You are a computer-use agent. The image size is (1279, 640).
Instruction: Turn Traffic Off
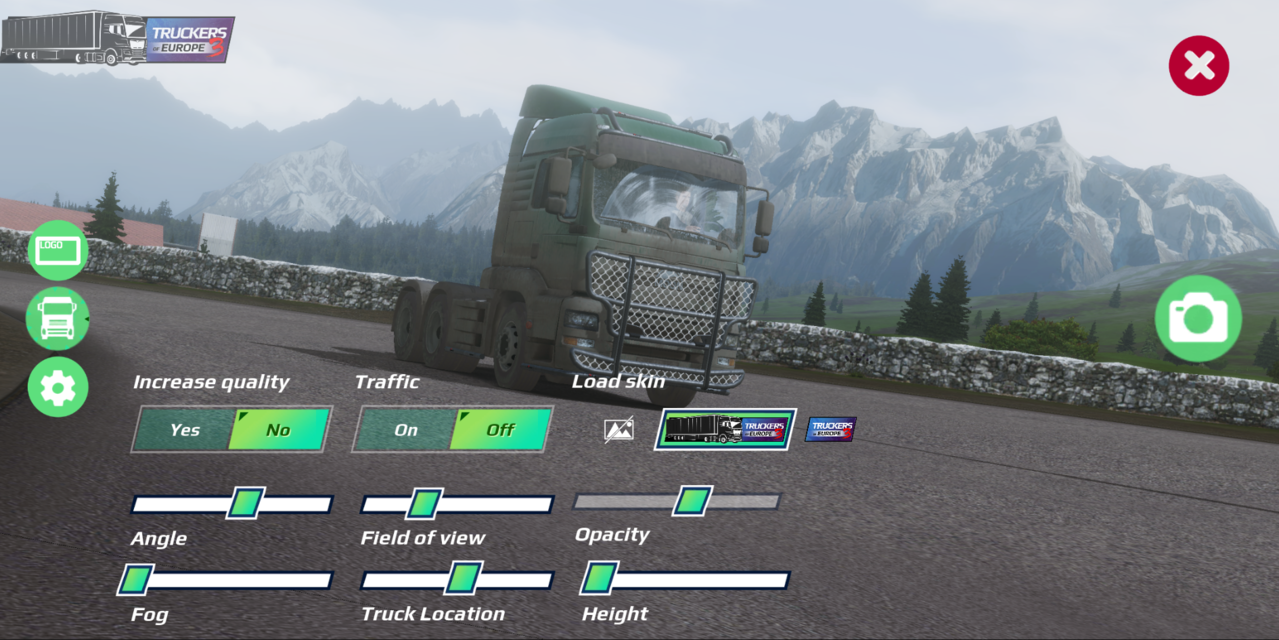coord(500,430)
